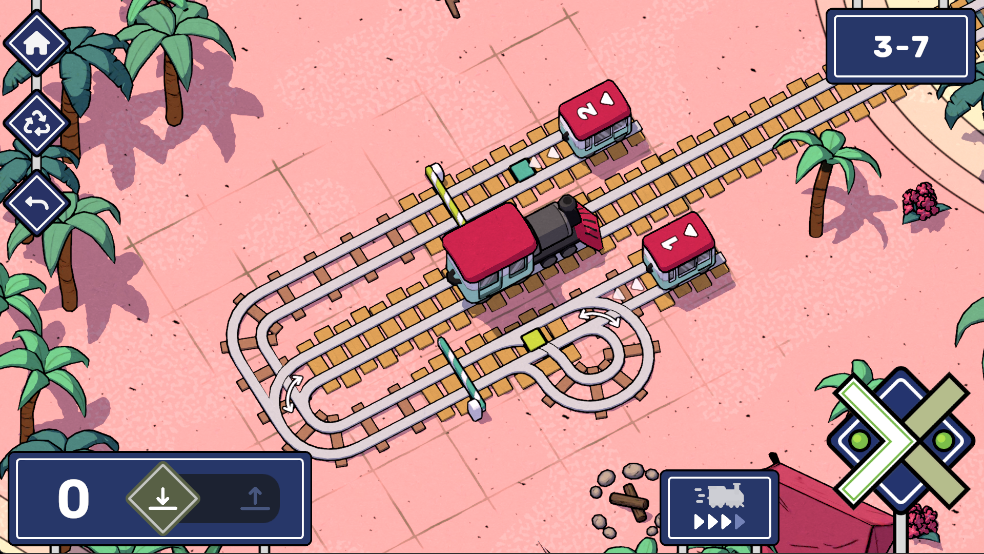Flip the switch arrows on the left curve
984x554 pixels.
[293, 393]
